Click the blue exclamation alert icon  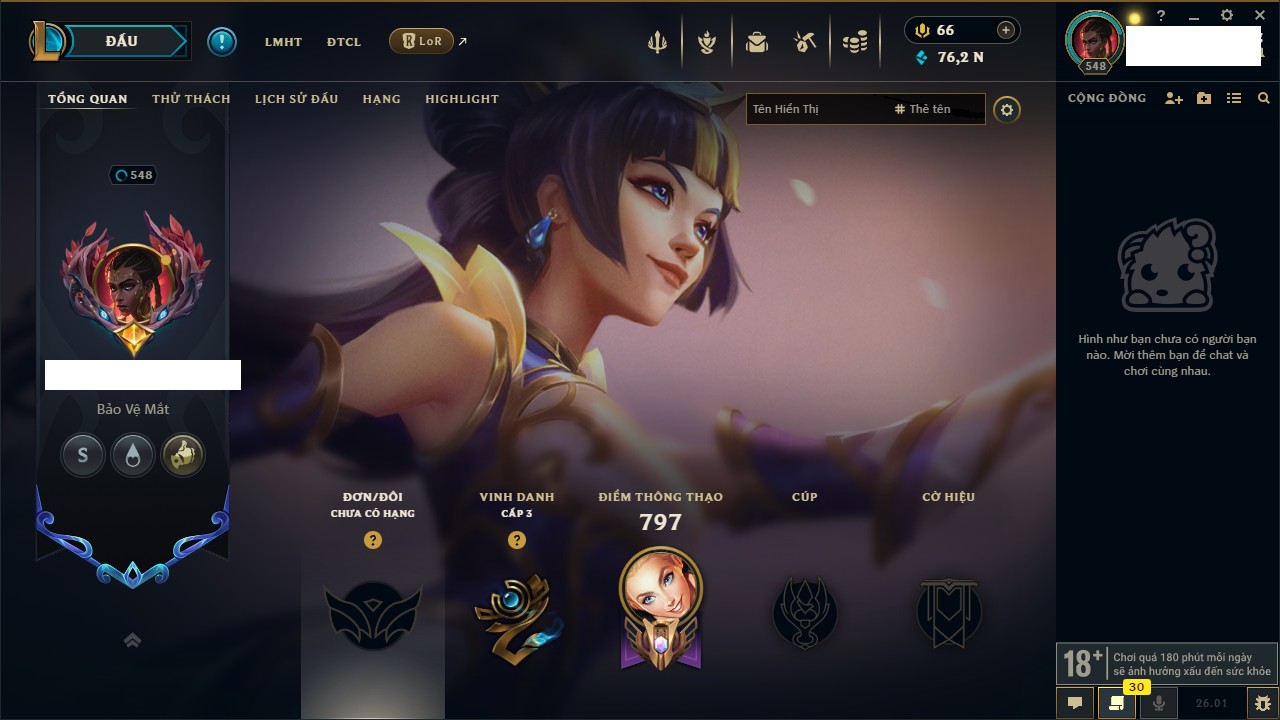pos(222,41)
